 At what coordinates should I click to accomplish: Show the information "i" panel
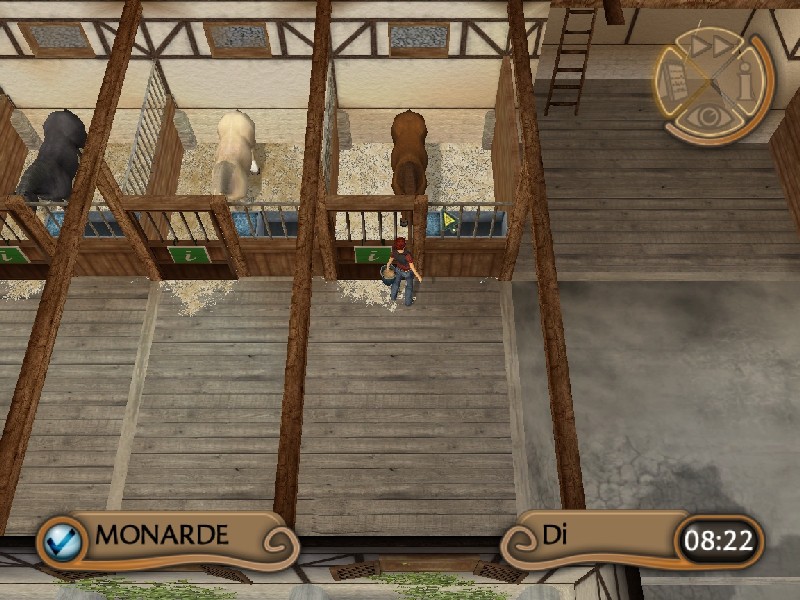coord(745,82)
